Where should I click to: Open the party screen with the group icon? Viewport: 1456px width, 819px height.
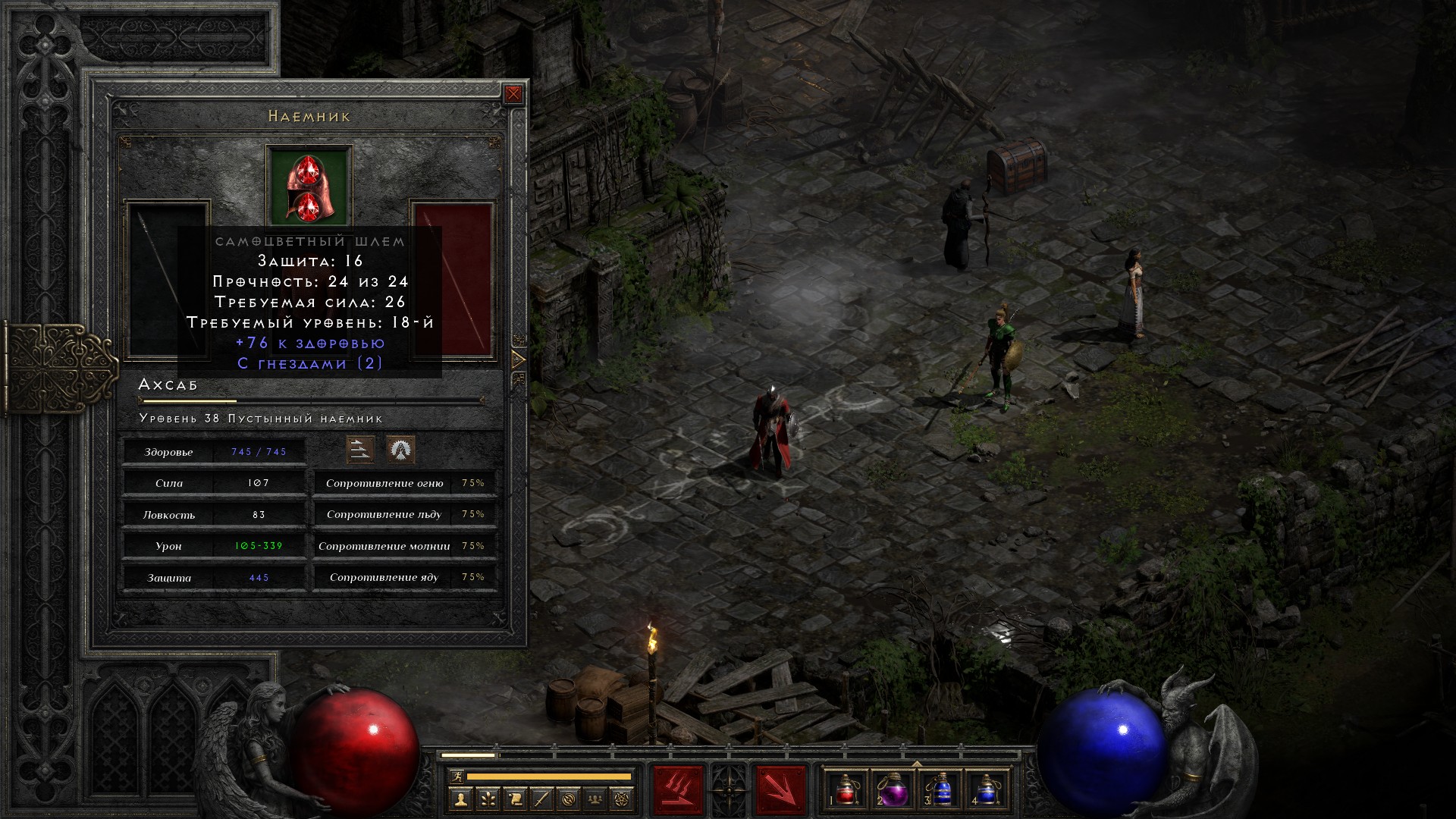point(596,799)
